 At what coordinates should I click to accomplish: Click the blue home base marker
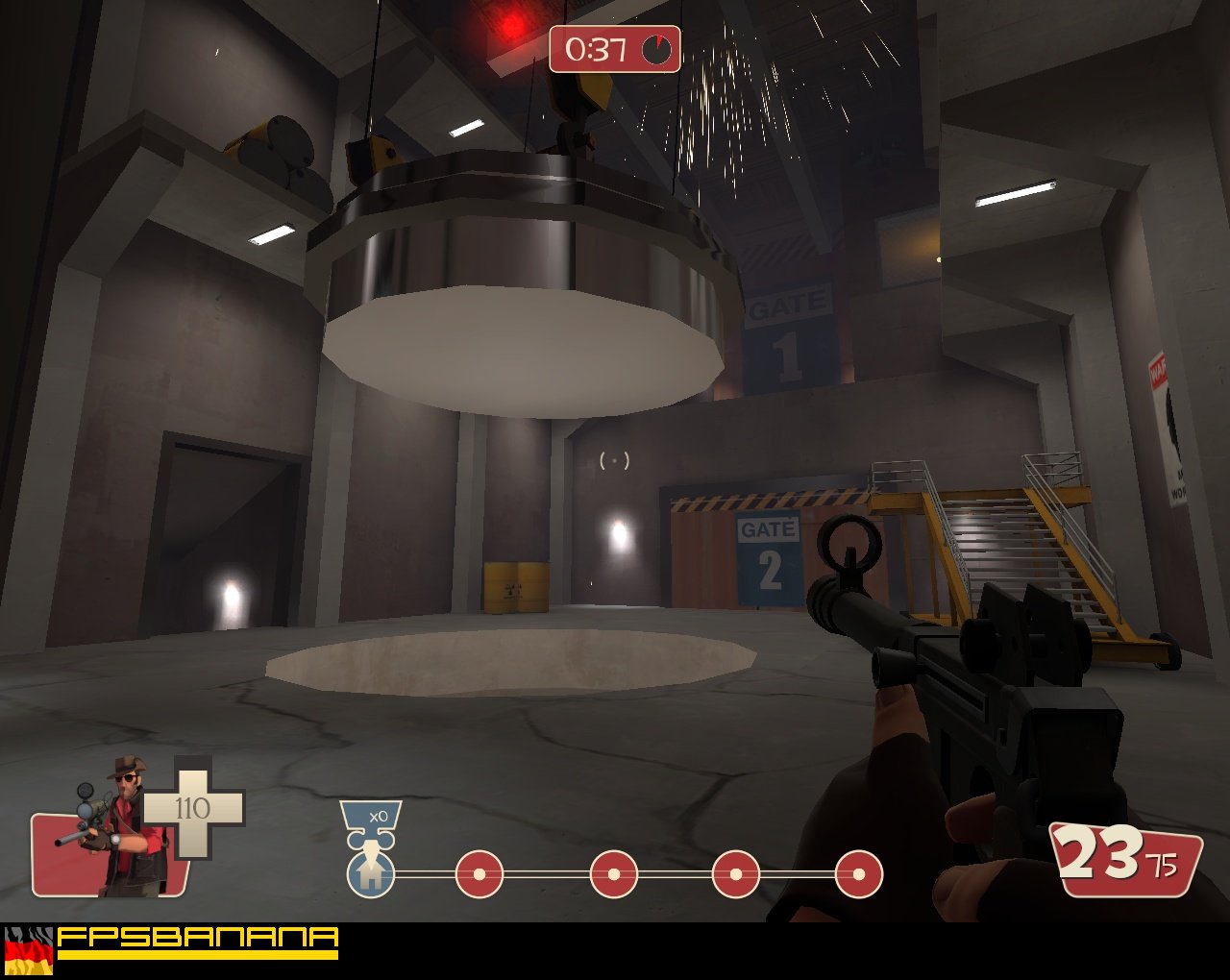tap(371, 873)
